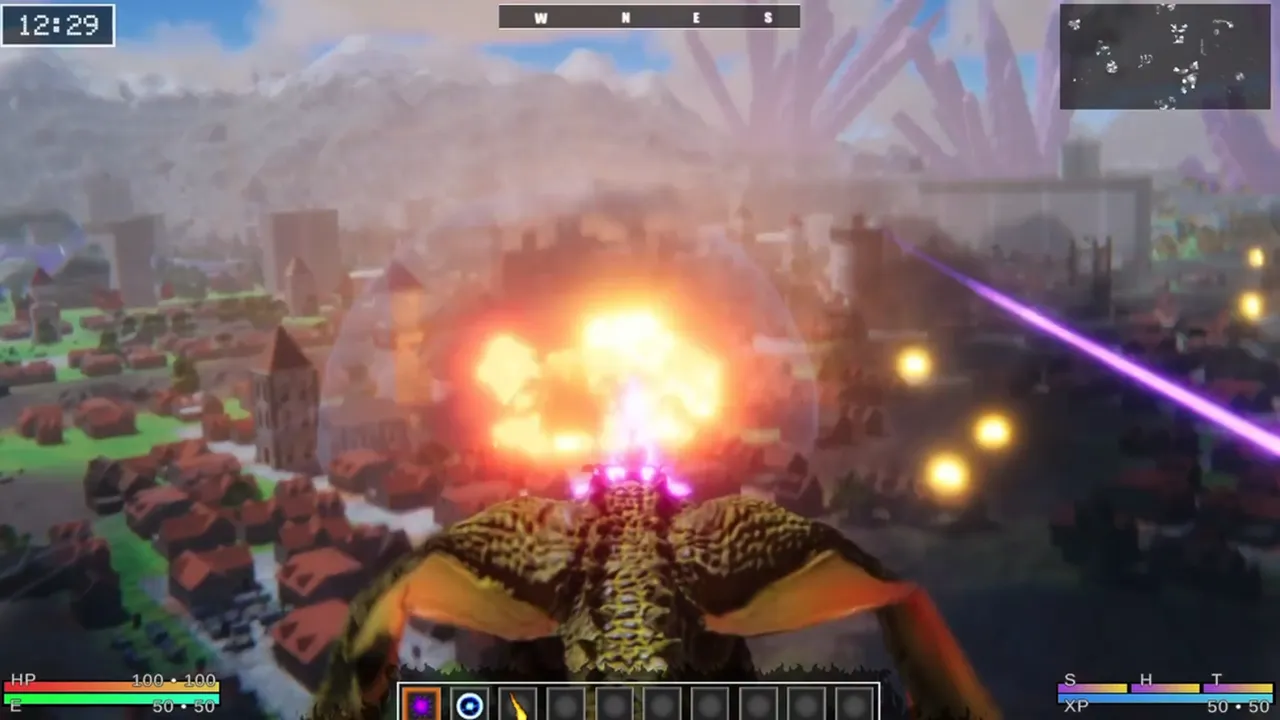
Task: Select the purple blast spell in the hotbar
Action: (x=423, y=705)
